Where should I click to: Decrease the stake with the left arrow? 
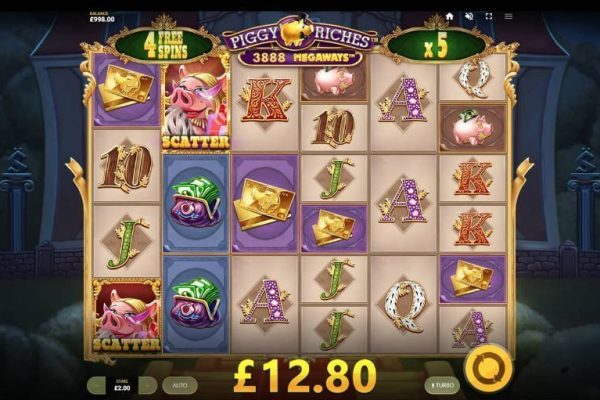[96, 384]
